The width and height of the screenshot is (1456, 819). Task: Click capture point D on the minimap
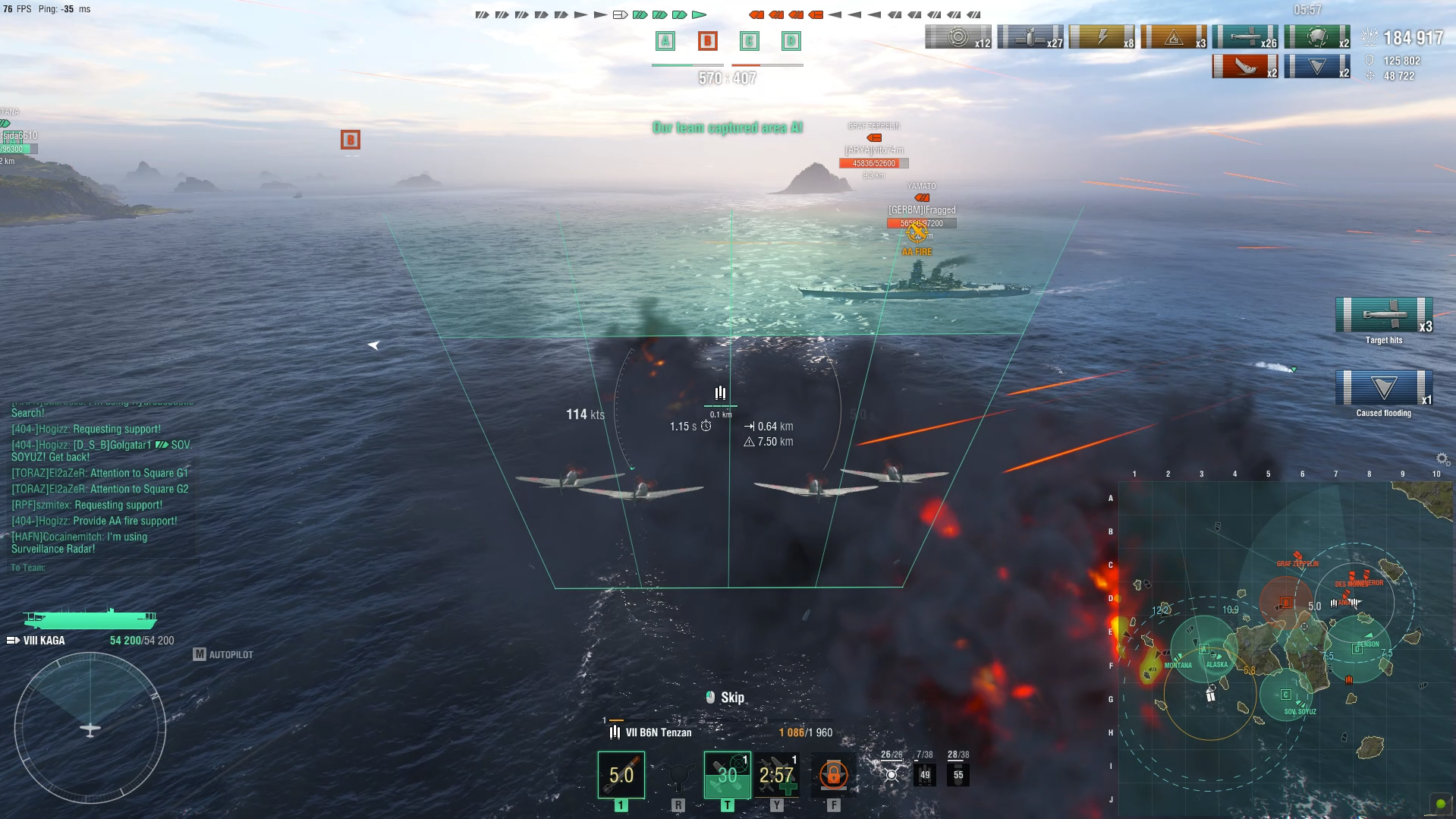coord(1357,649)
